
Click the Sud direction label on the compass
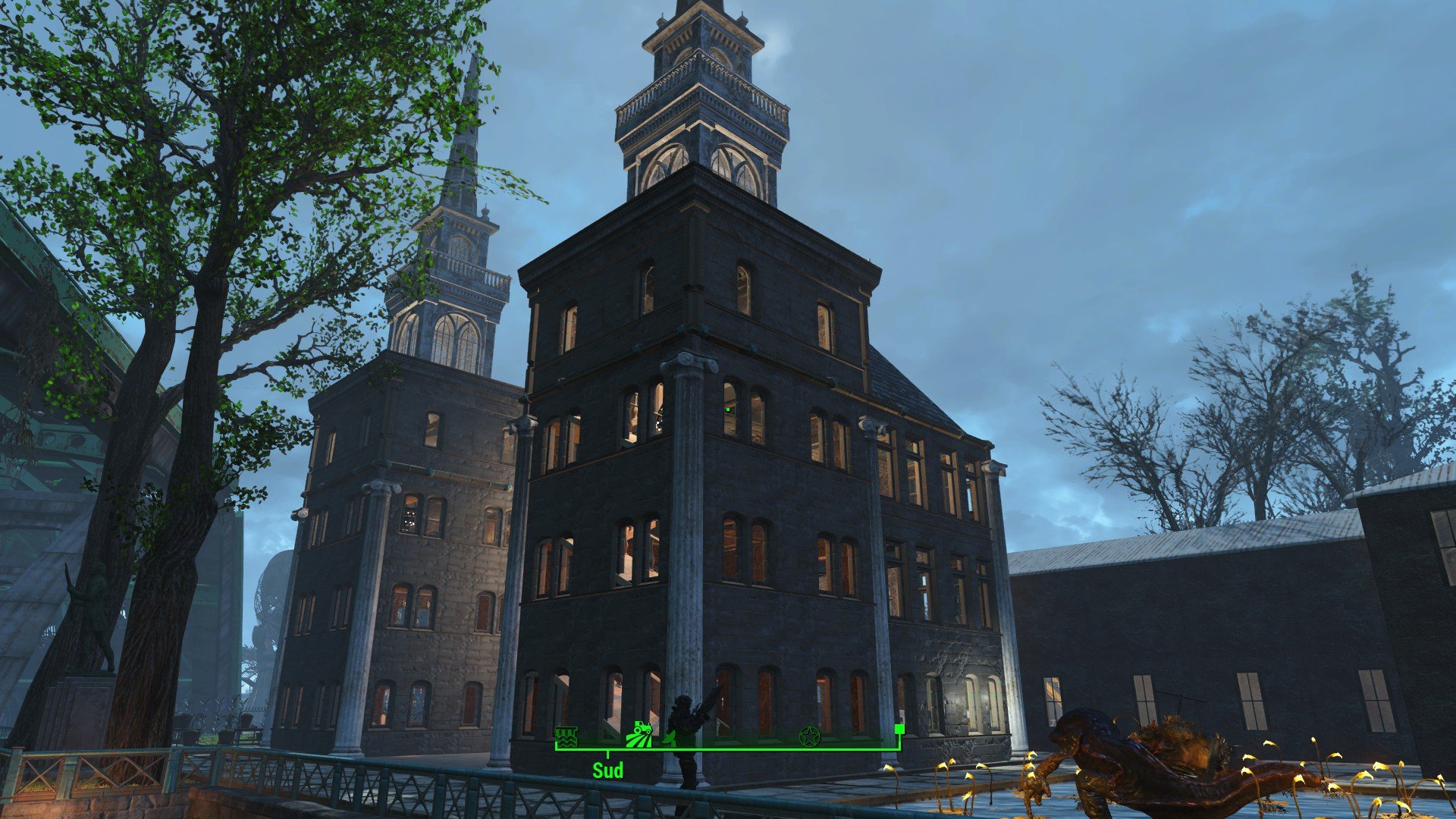tap(607, 770)
